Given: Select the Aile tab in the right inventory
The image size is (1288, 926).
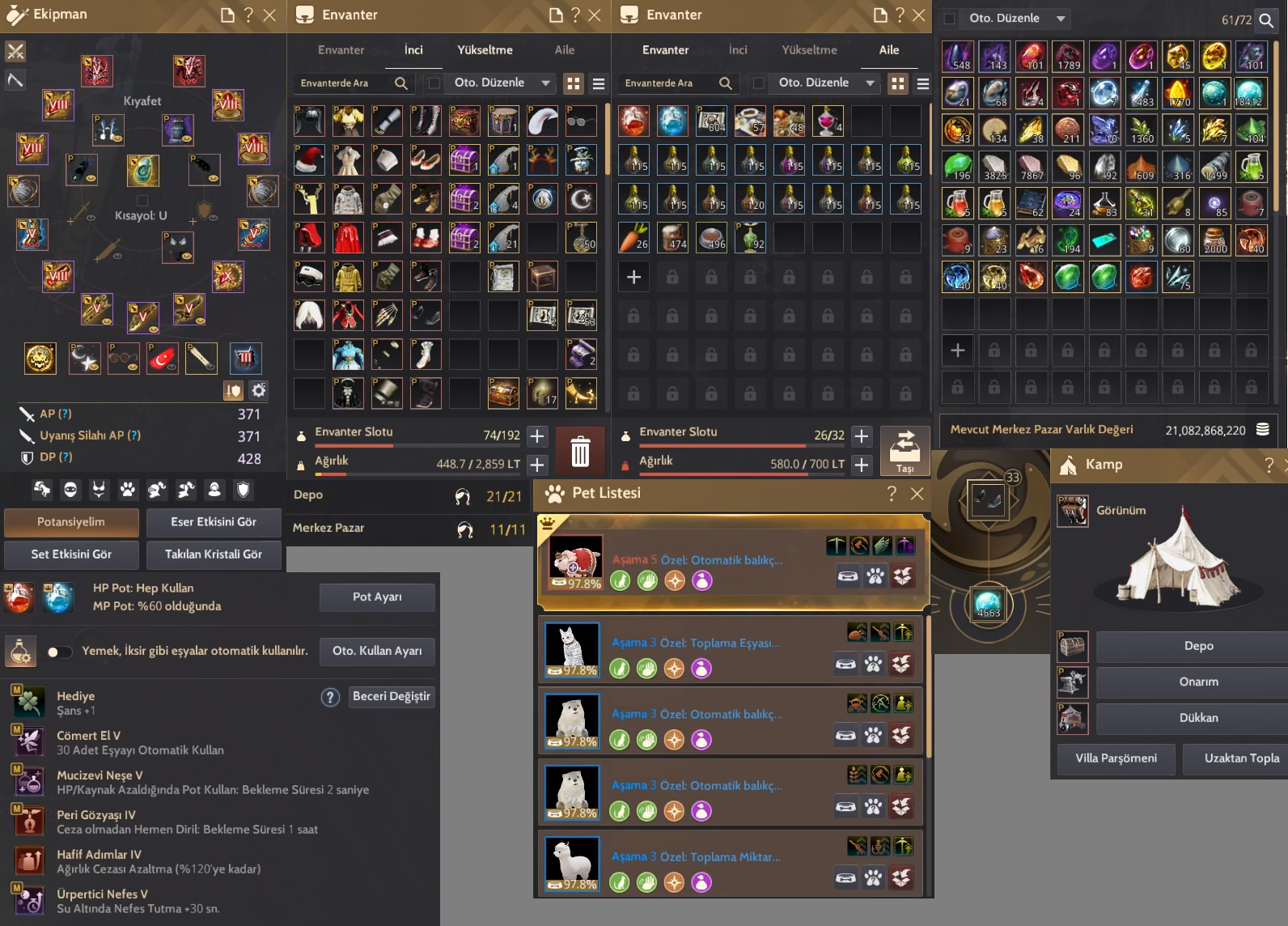Looking at the screenshot, I should 888,49.
